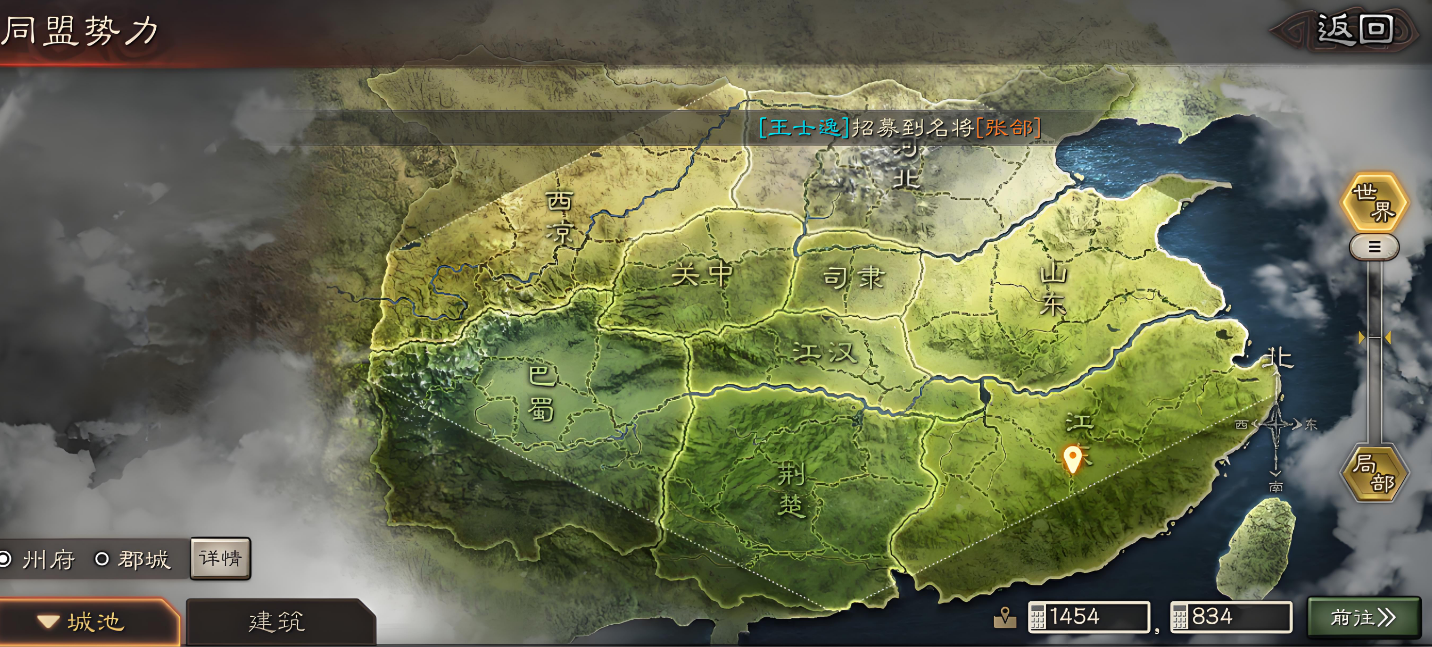Select the 关中 region on the map
The image size is (1432, 647).
pos(702,275)
